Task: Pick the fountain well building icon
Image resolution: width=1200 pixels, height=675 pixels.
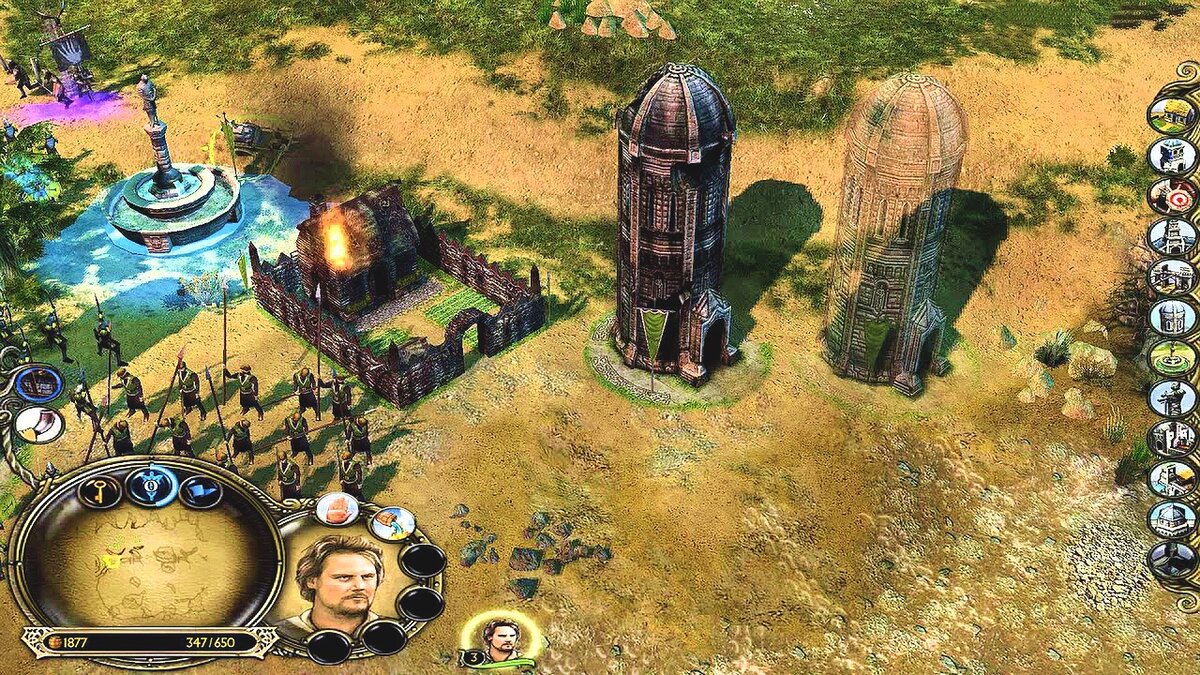Action: pos(1172,358)
